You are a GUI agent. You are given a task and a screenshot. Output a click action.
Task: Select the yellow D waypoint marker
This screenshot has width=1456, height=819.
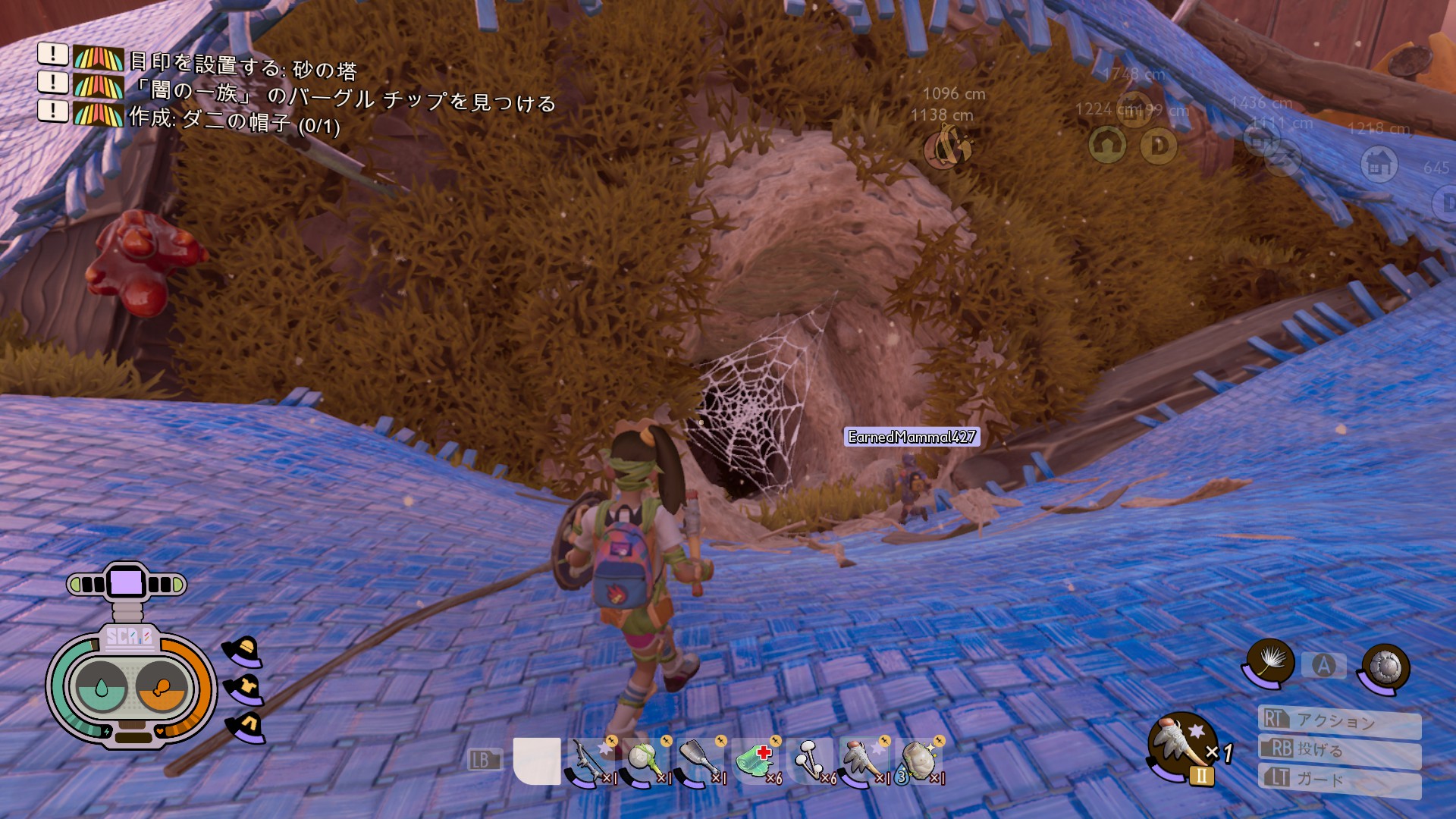(x=1158, y=145)
